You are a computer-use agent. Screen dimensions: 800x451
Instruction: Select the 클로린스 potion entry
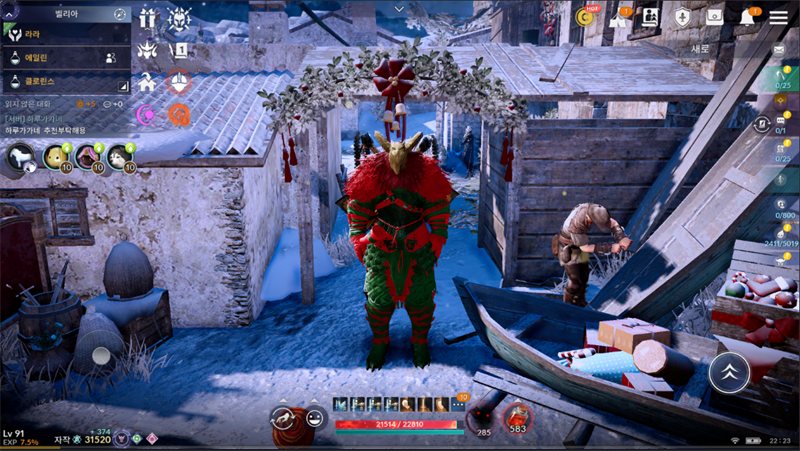pos(60,83)
